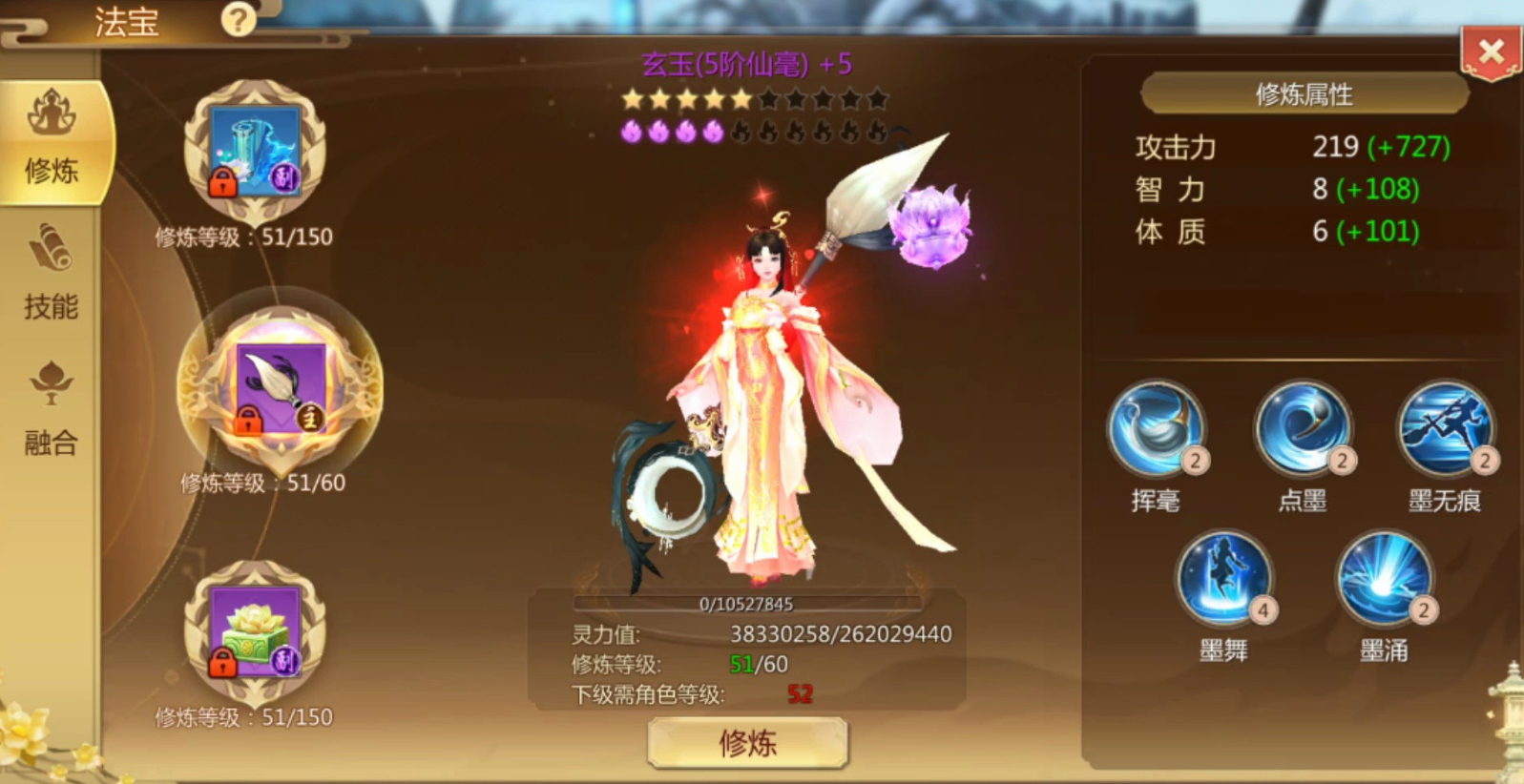Click the 灵力值 progress bar
1524x784 pixels.
(x=747, y=602)
